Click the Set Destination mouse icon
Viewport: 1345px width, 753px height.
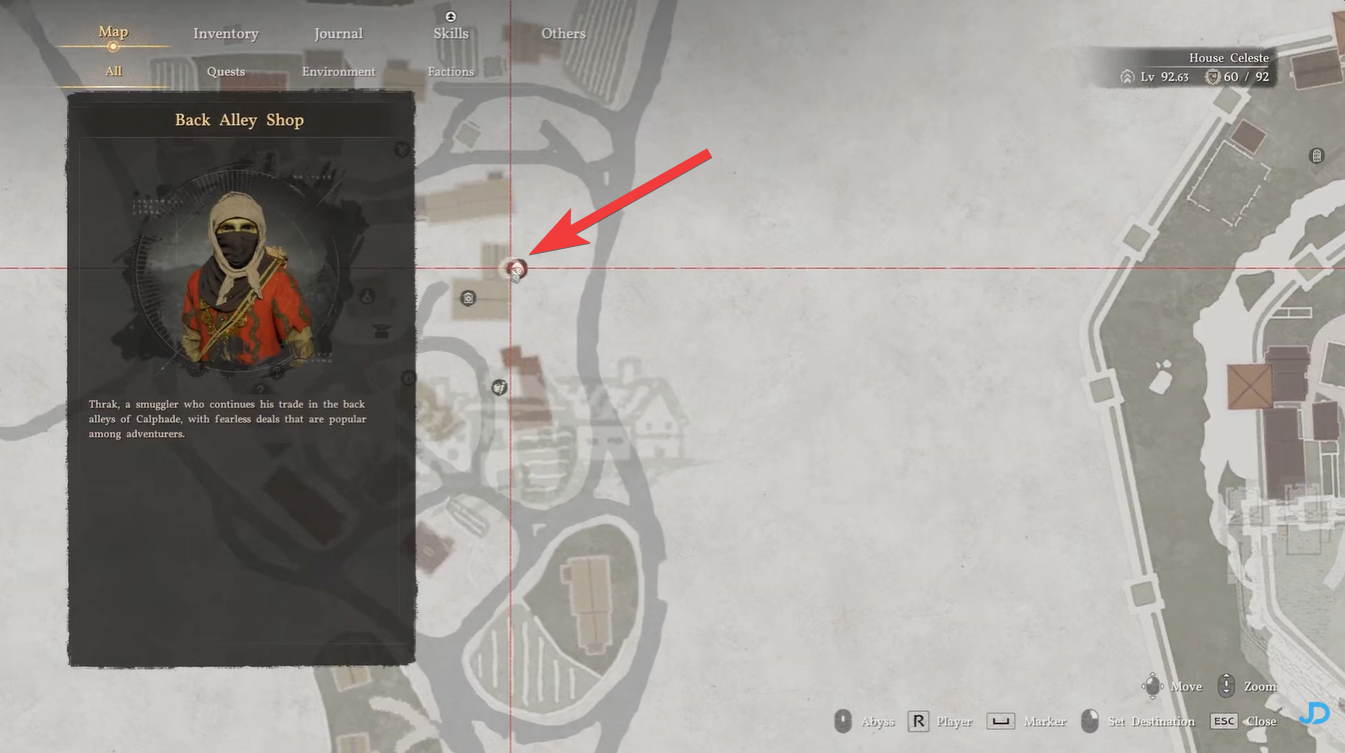(1089, 720)
